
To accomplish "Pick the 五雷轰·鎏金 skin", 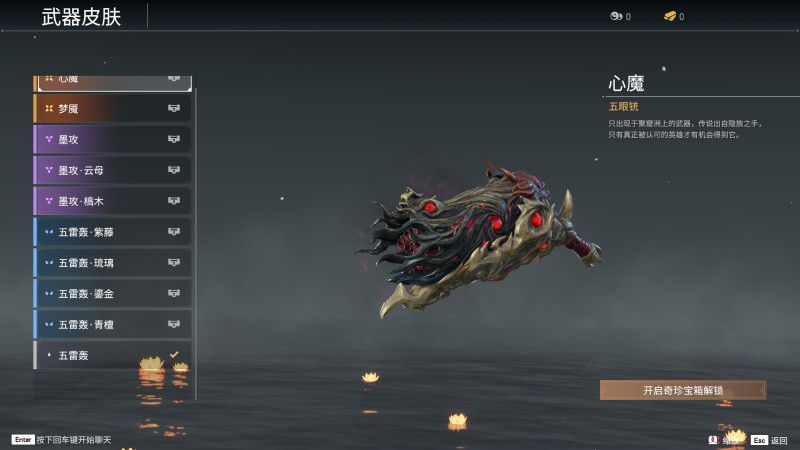I will (x=112, y=294).
